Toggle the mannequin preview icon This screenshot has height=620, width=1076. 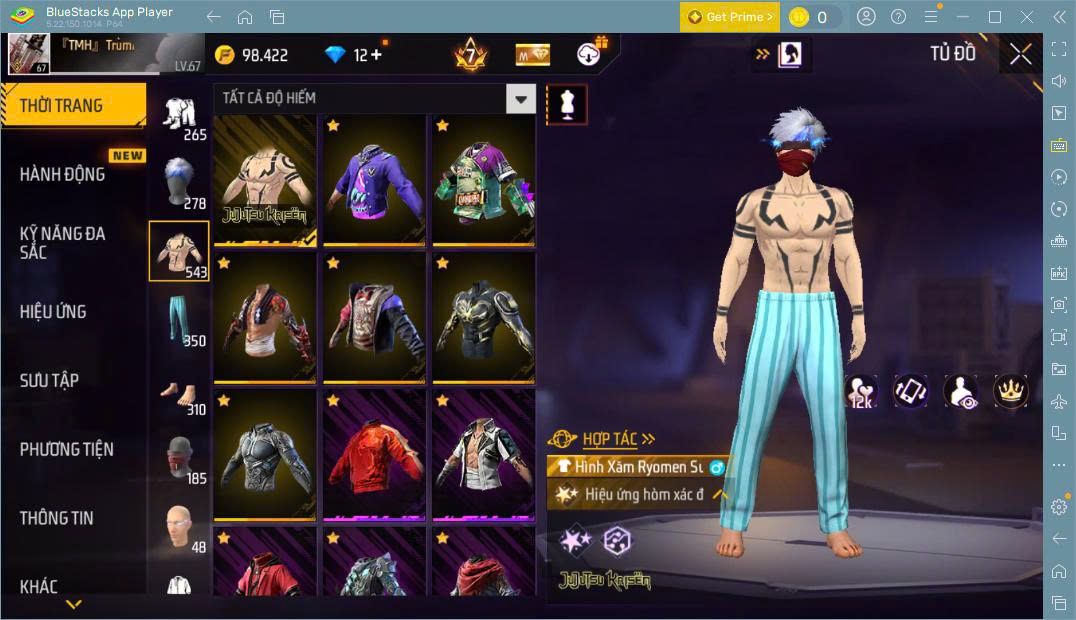567,104
